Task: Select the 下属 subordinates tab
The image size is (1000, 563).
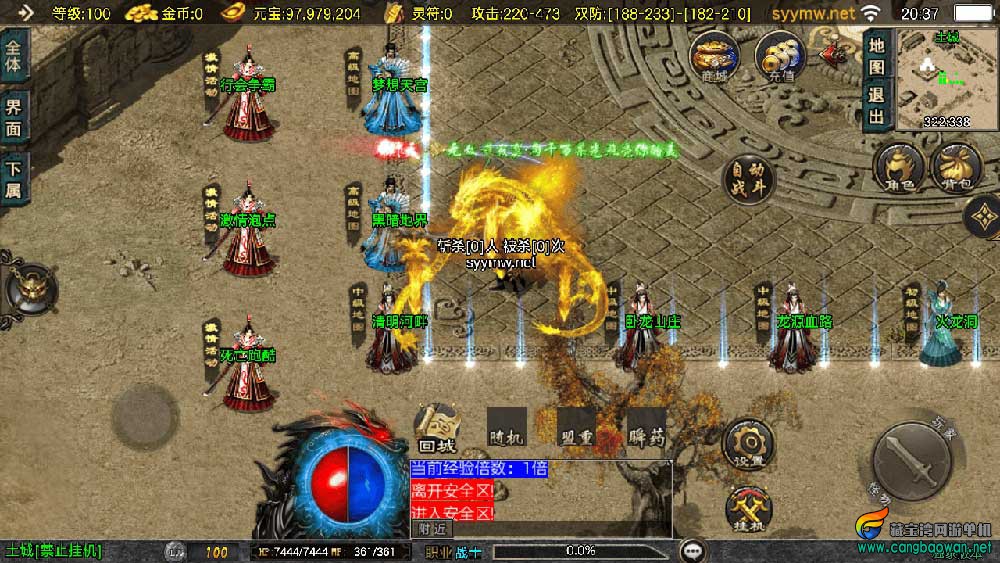Action: [15, 177]
